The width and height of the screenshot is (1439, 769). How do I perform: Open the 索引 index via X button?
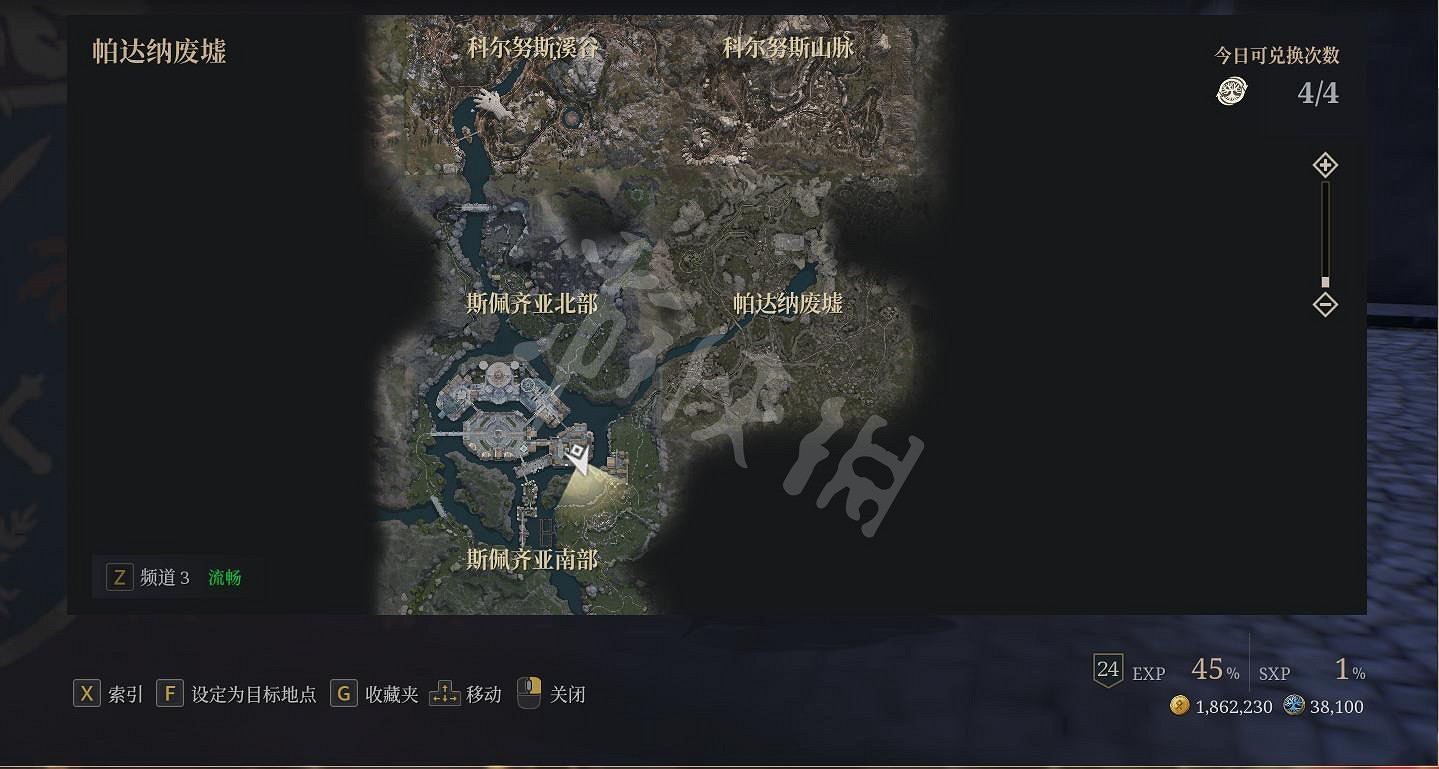[86, 693]
